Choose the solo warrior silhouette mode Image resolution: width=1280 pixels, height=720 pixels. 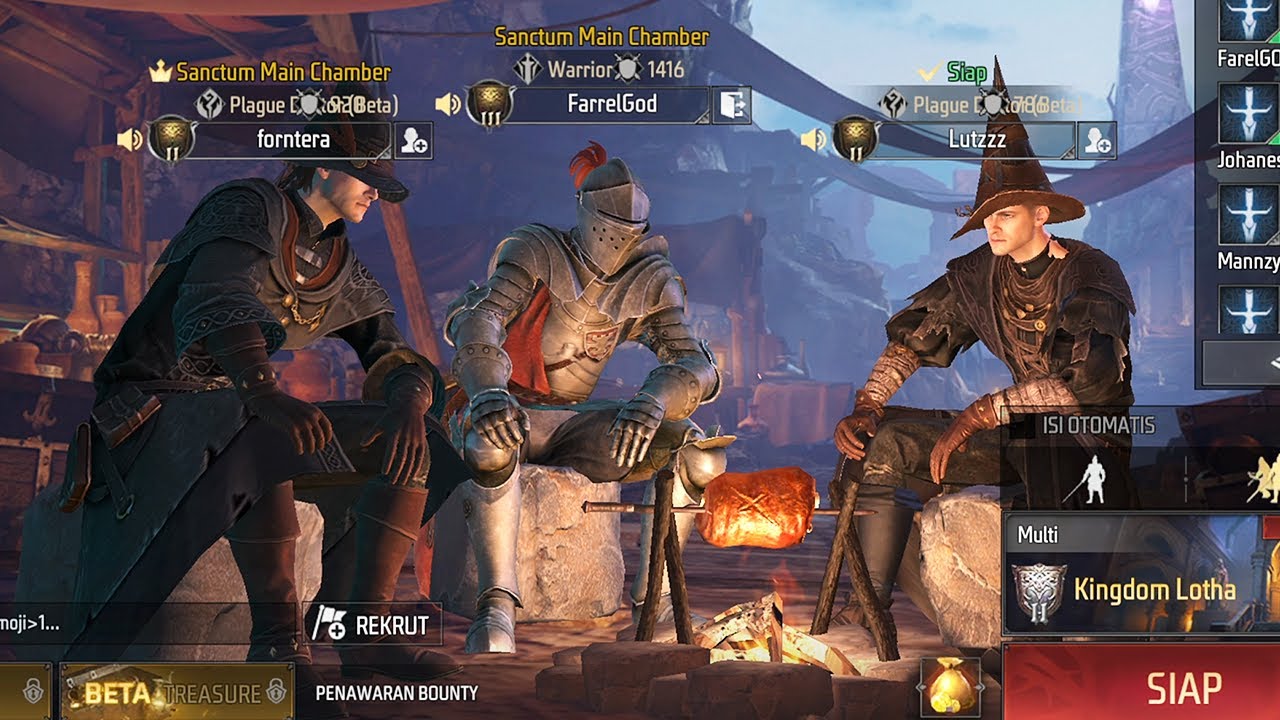tap(1096, 479)
